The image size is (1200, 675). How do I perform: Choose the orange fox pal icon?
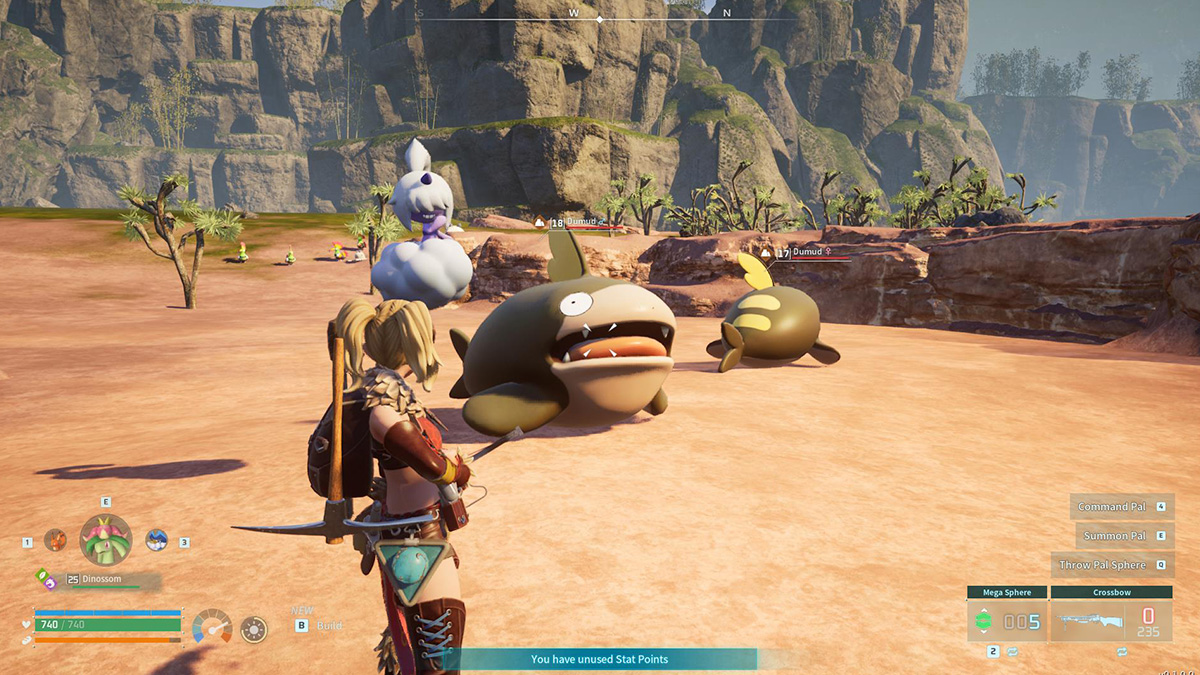click(55, 540)
